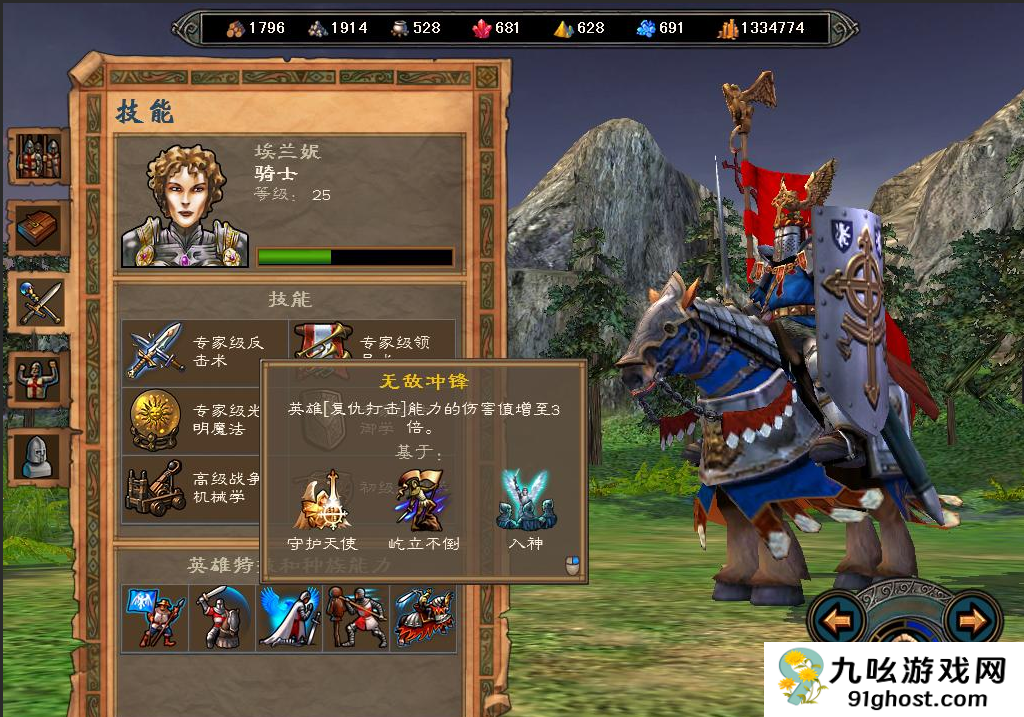Click the trumpet leadership skill icon
This screenshot has width=1024, height=717.
pyautogui.click(x=322, y=340)
